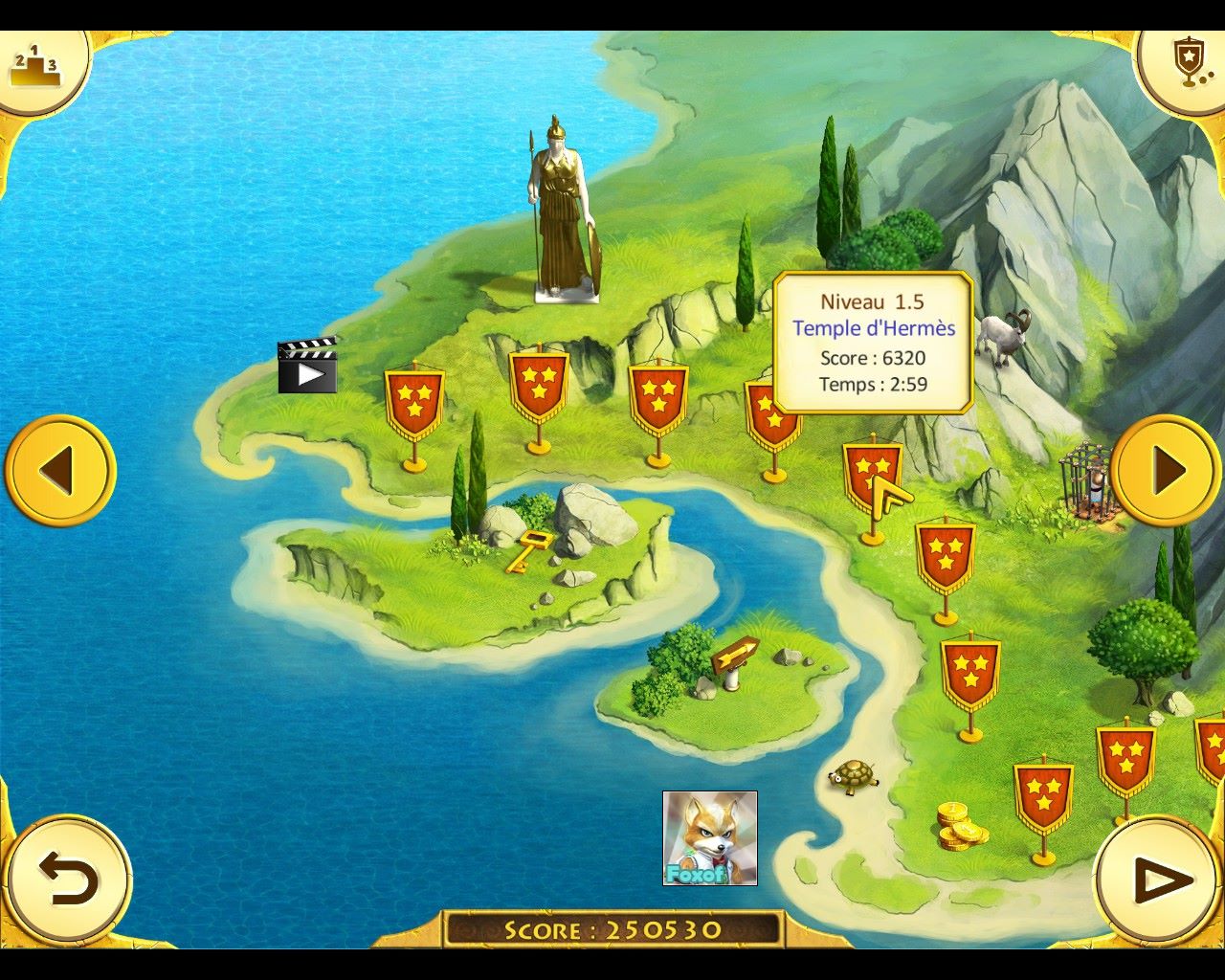The image size is (1225, 980).
Task: Start the level with the play triangle button
Action: pos(1160,880)
